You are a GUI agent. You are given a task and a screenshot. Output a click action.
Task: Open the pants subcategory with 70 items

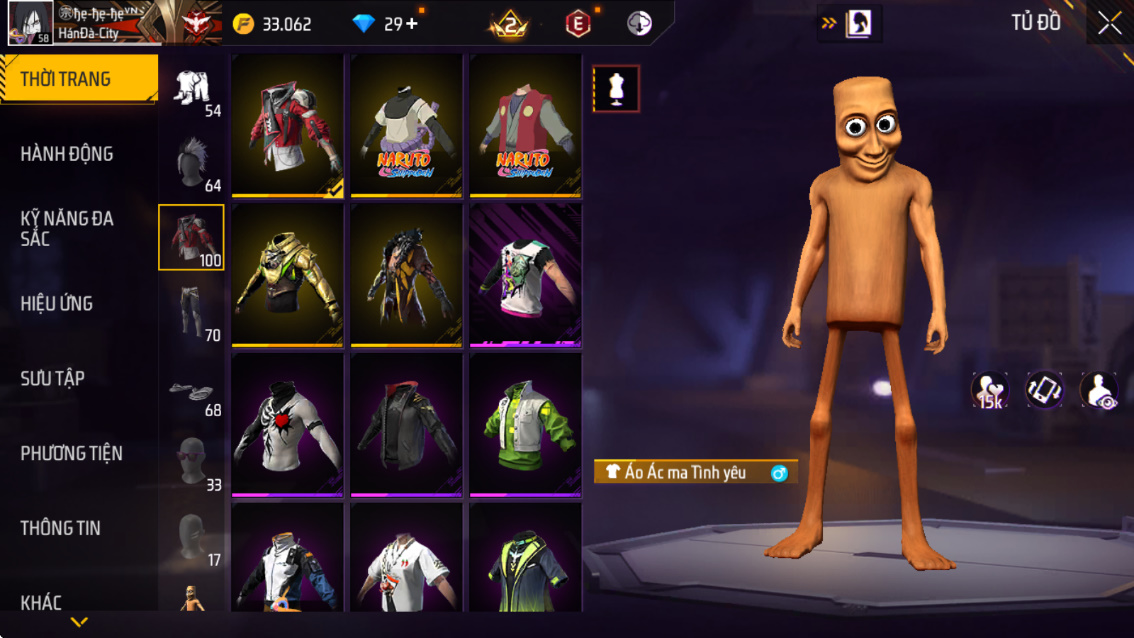(x=192, y=313)
